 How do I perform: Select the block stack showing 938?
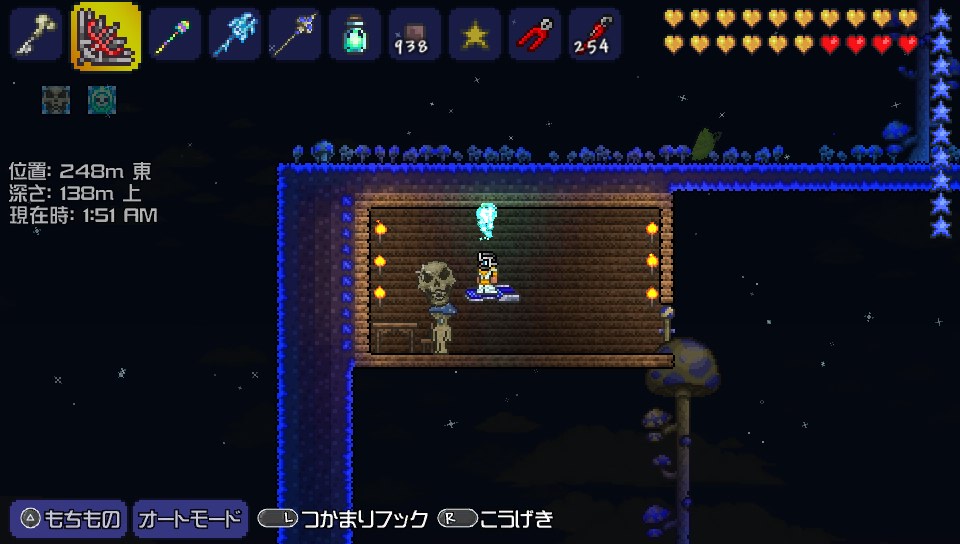pos(415,35)
